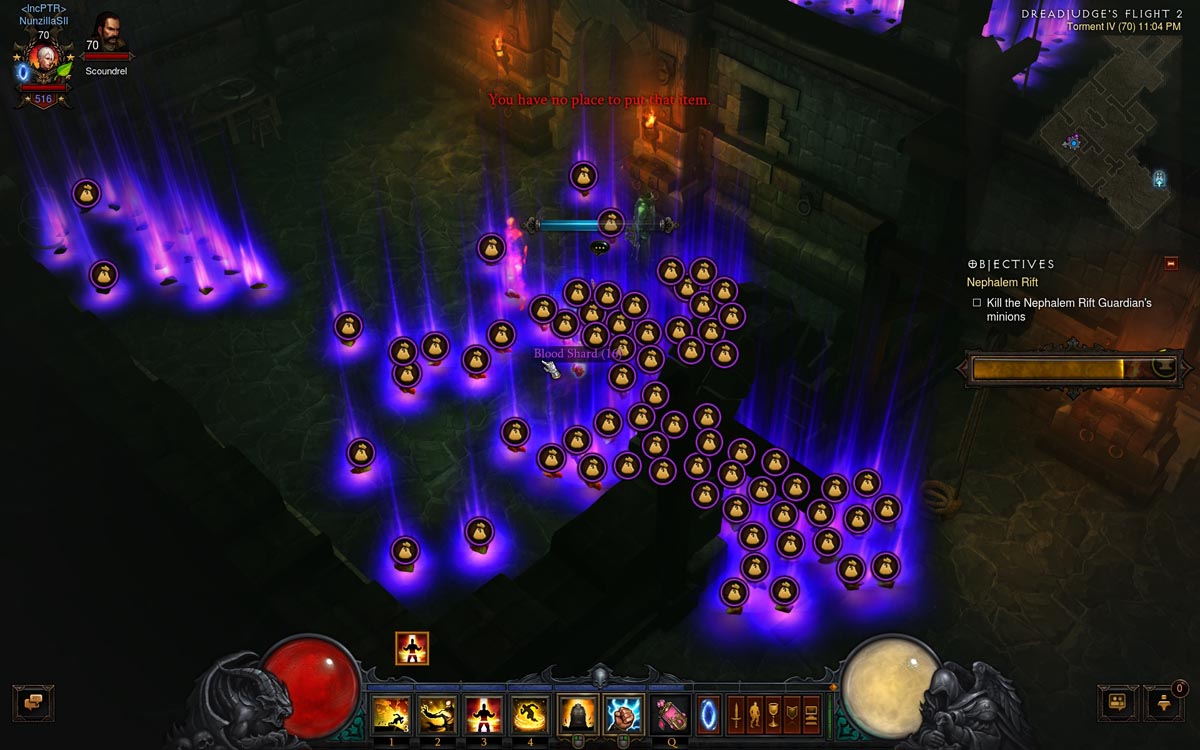Use the golden kick skill in slot 2
This screenshot has height=750, width=1200.
click(437, 714)
